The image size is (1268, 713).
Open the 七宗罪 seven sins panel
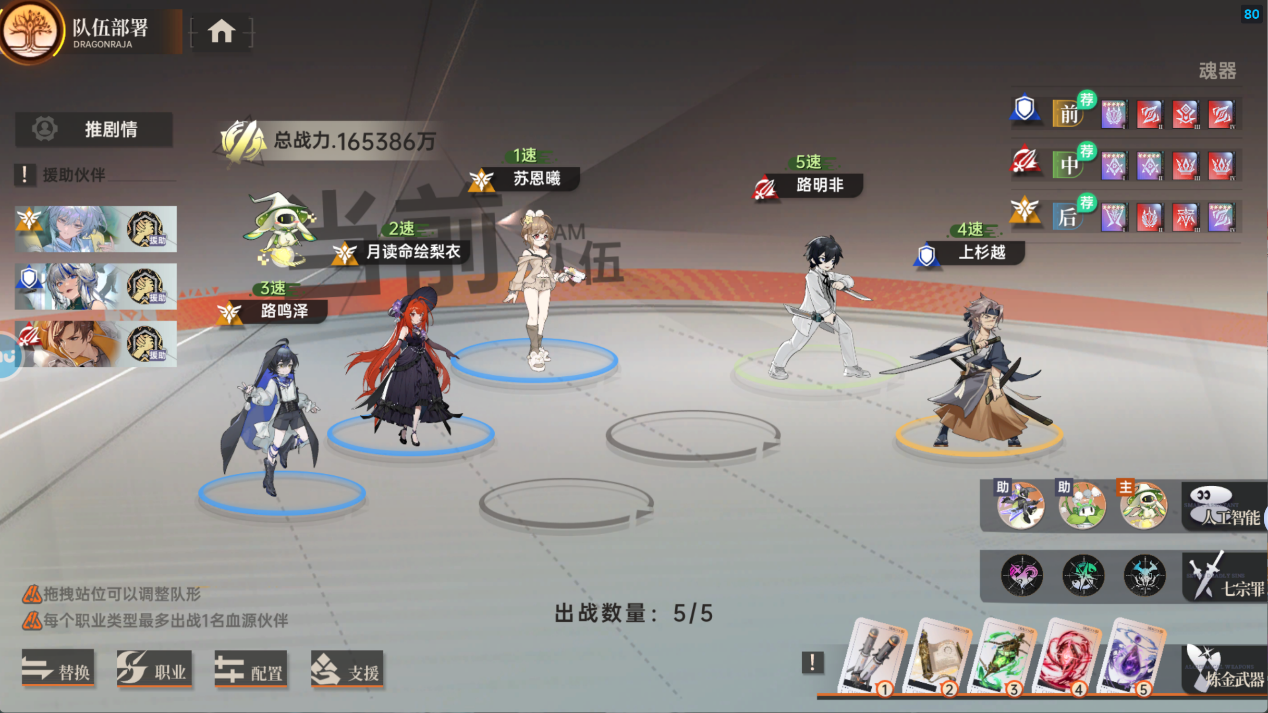click(1226, 577)
